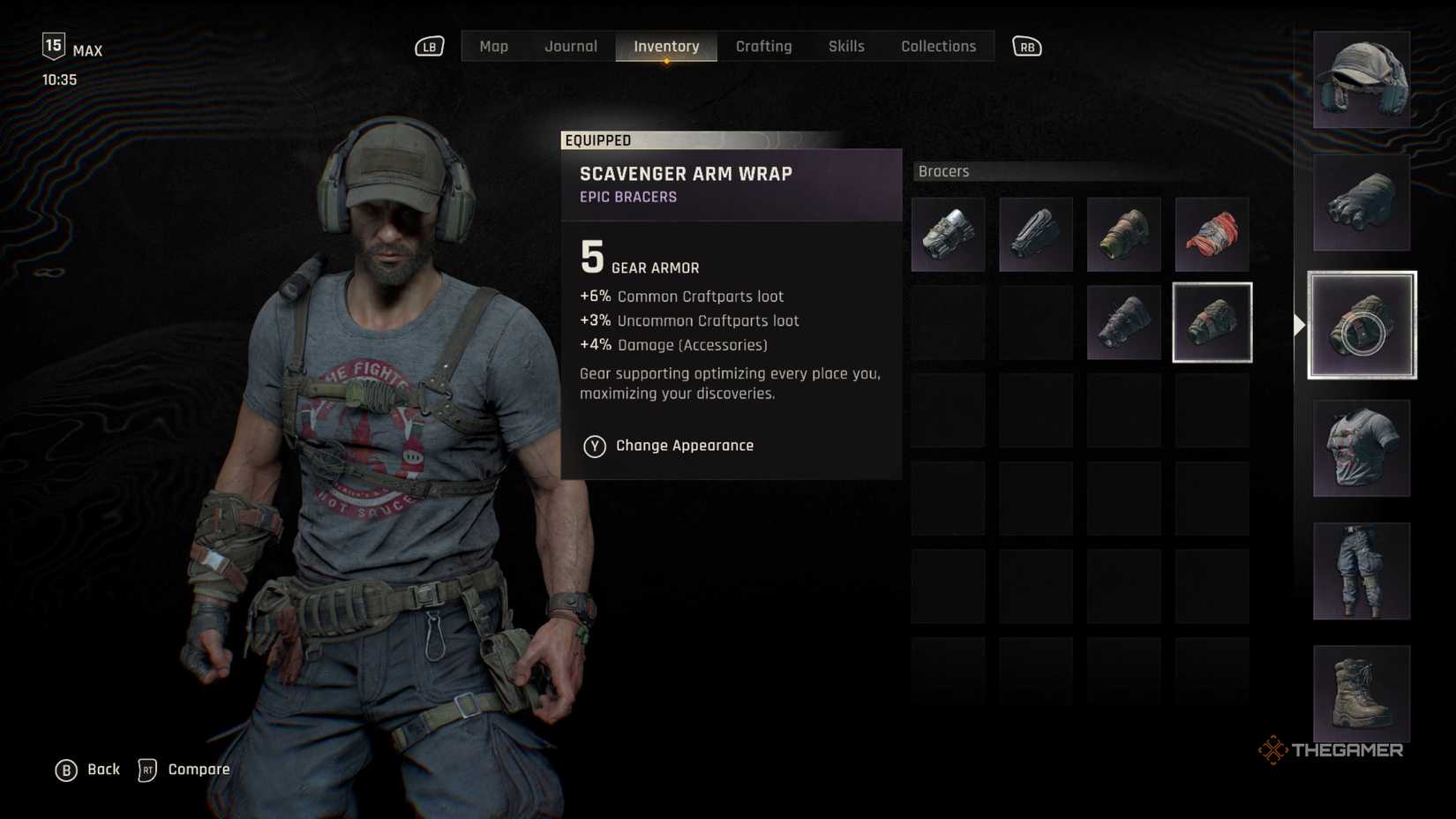Switch to the Crafting tab
This screenshot has height=819, width=1456.
pos(764,46)
